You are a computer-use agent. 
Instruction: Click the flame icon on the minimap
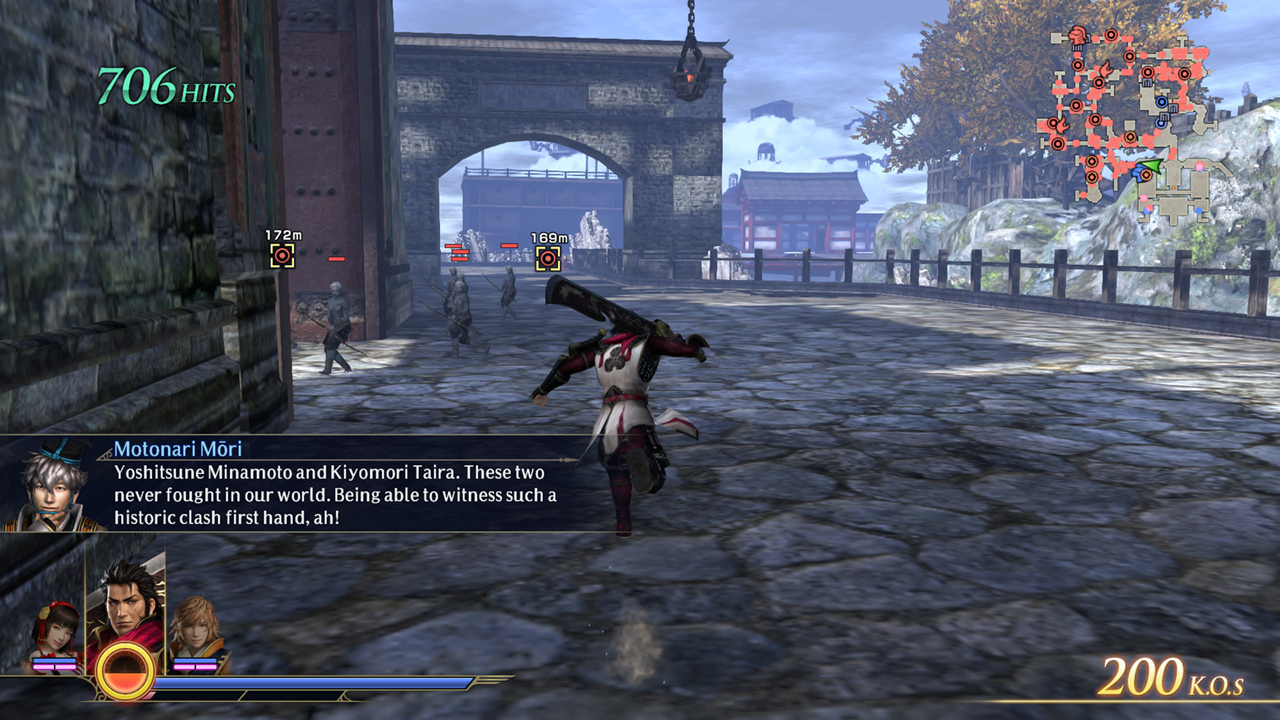1106,68
